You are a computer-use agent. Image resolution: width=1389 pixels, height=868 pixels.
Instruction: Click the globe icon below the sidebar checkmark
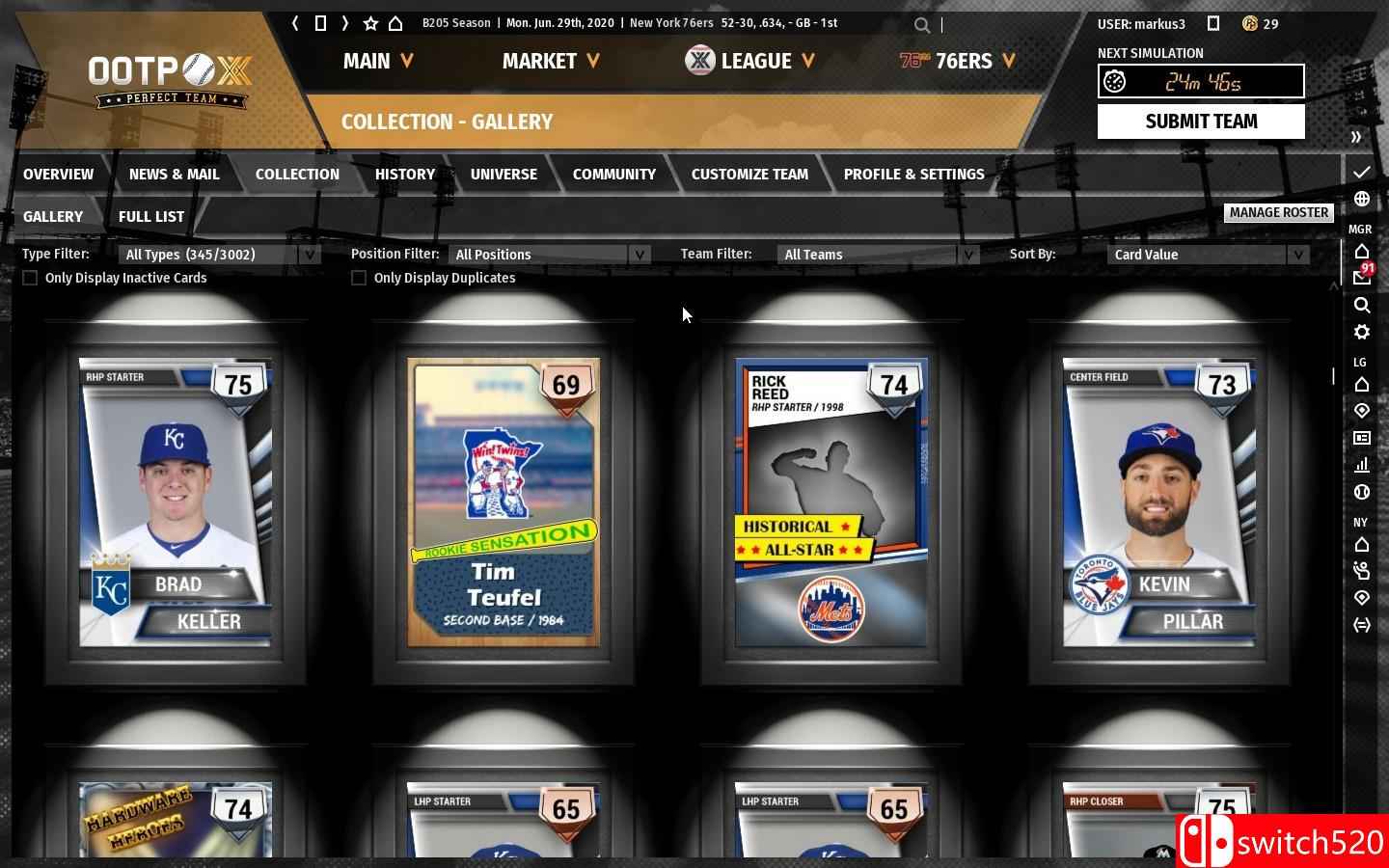click(x=1361, y=200)
